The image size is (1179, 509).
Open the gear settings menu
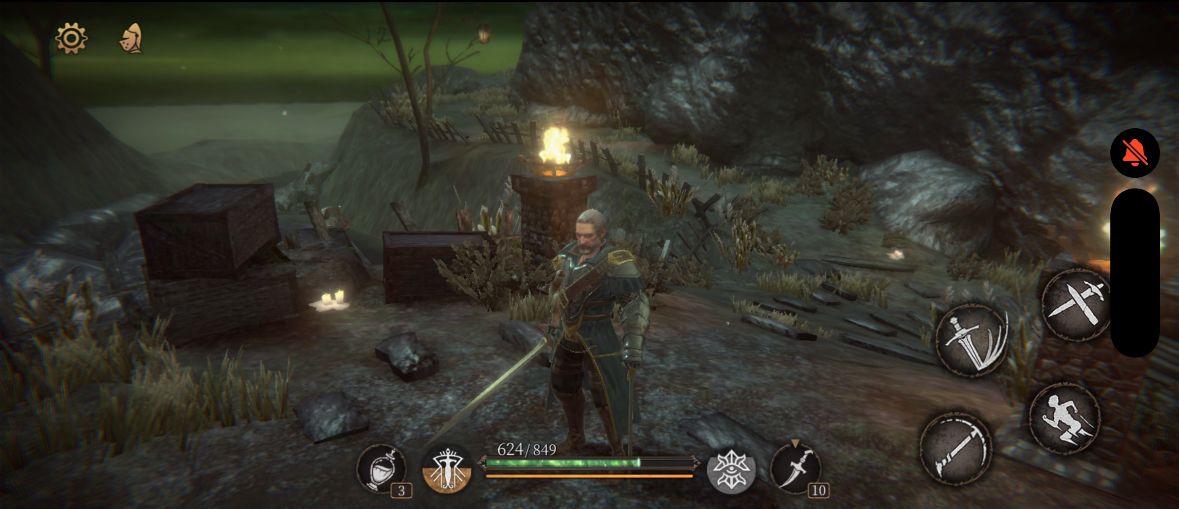click(71, 39)
